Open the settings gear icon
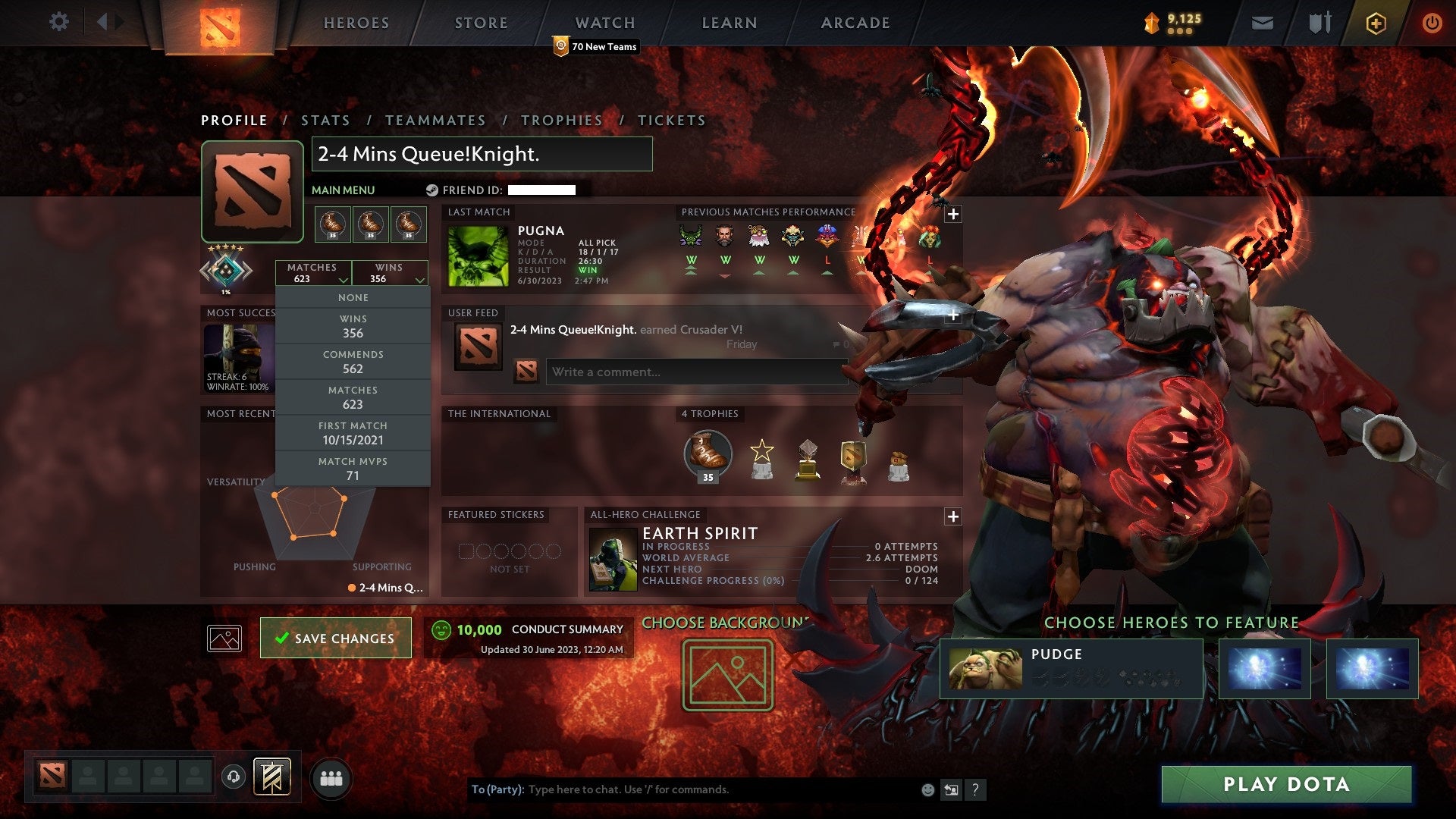 (59, 21)
